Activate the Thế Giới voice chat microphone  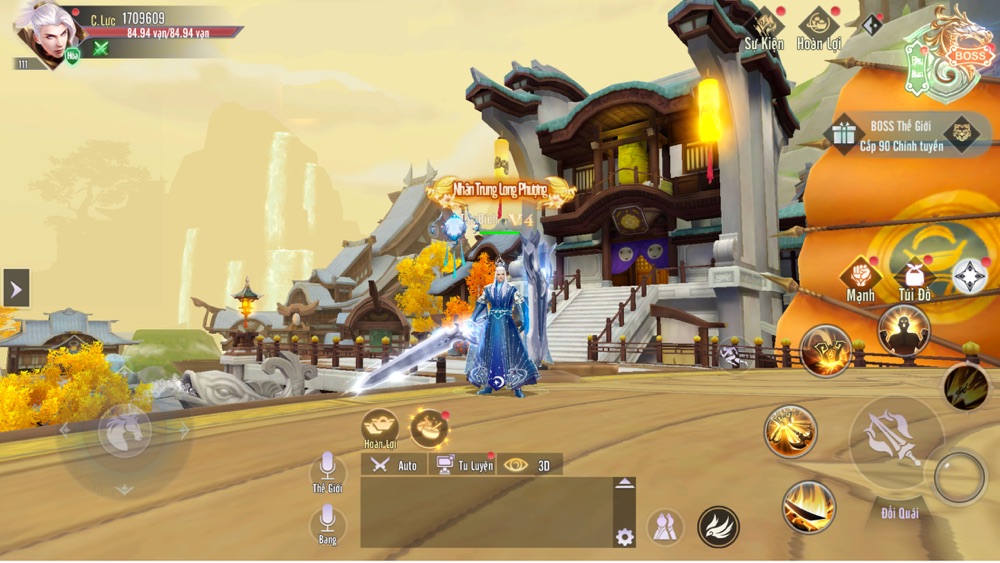(x=327, y=467)
